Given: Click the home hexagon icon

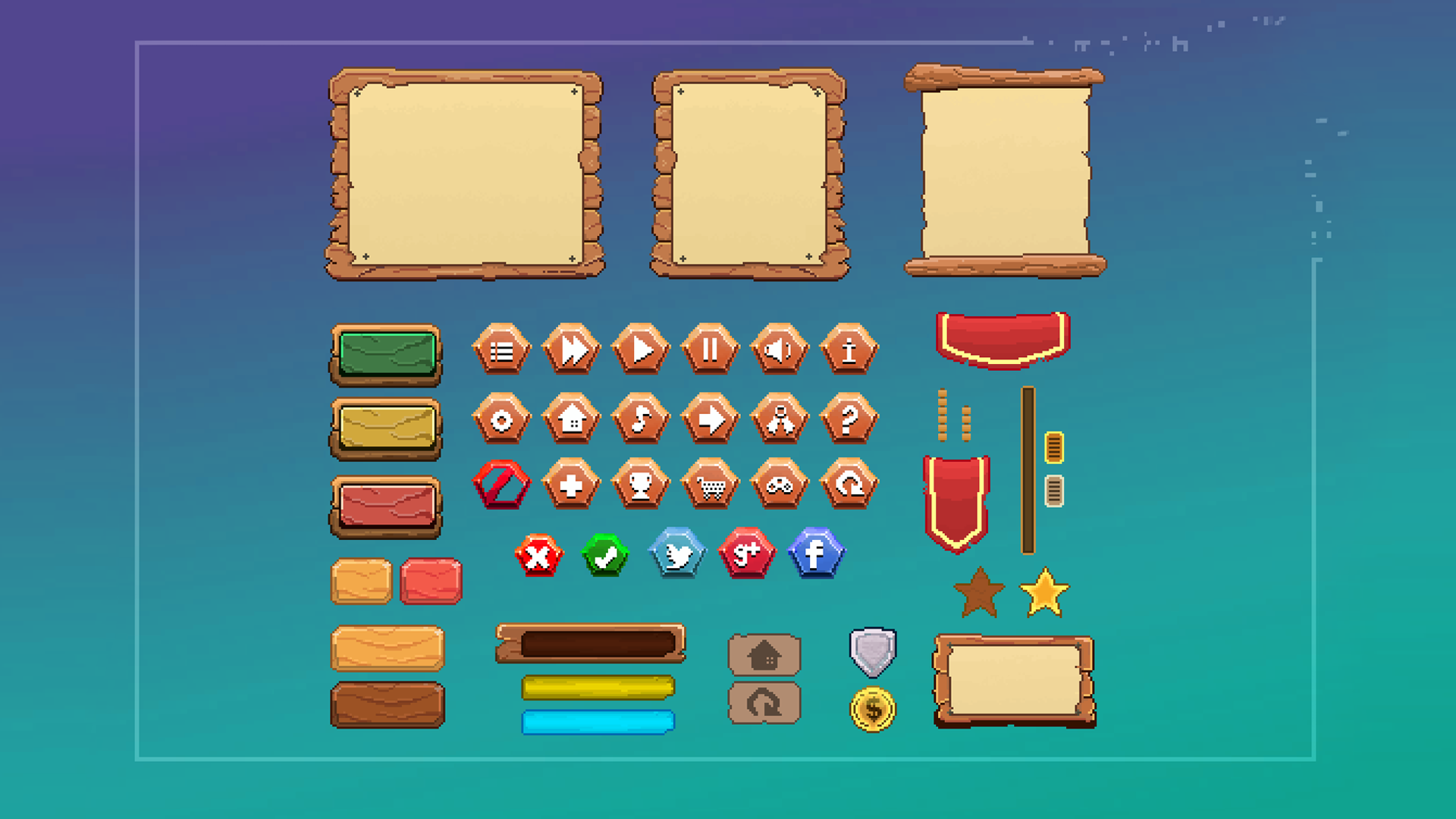Looking at the screenshot, I should pos(573,419).
